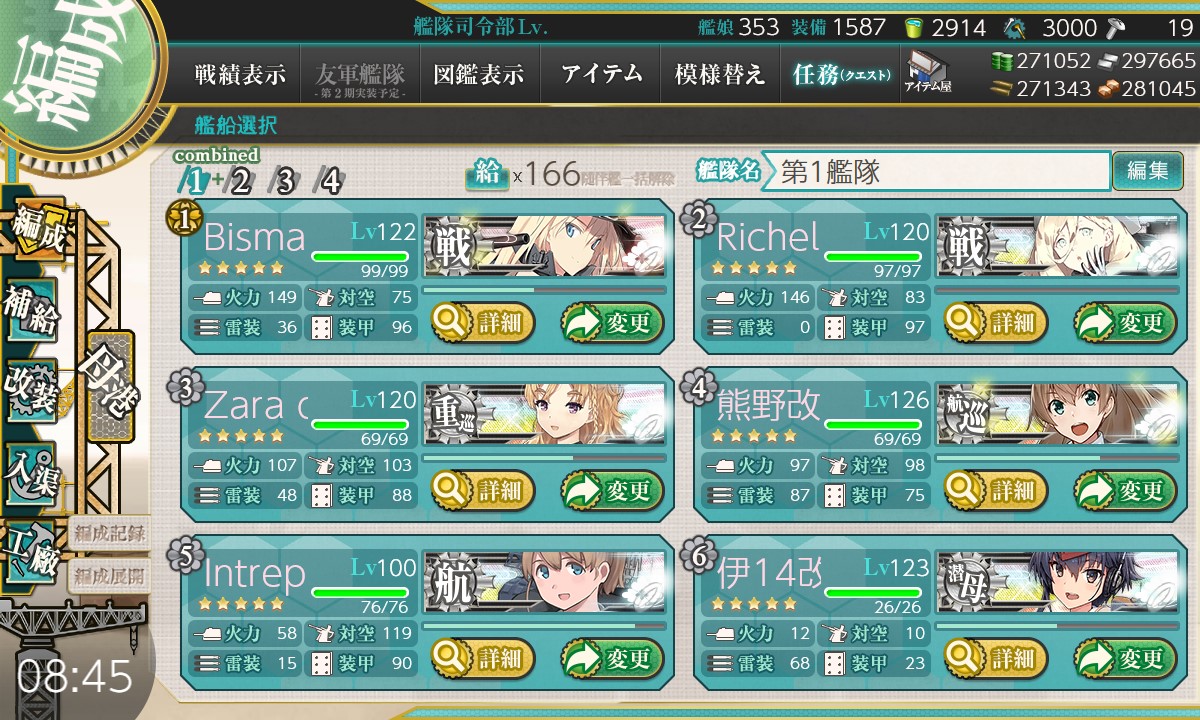Viewport: 1200px width, 720px height.
Task: Open the 図鑑表示 encyclopedia
Action: click(x=479, y=75)
